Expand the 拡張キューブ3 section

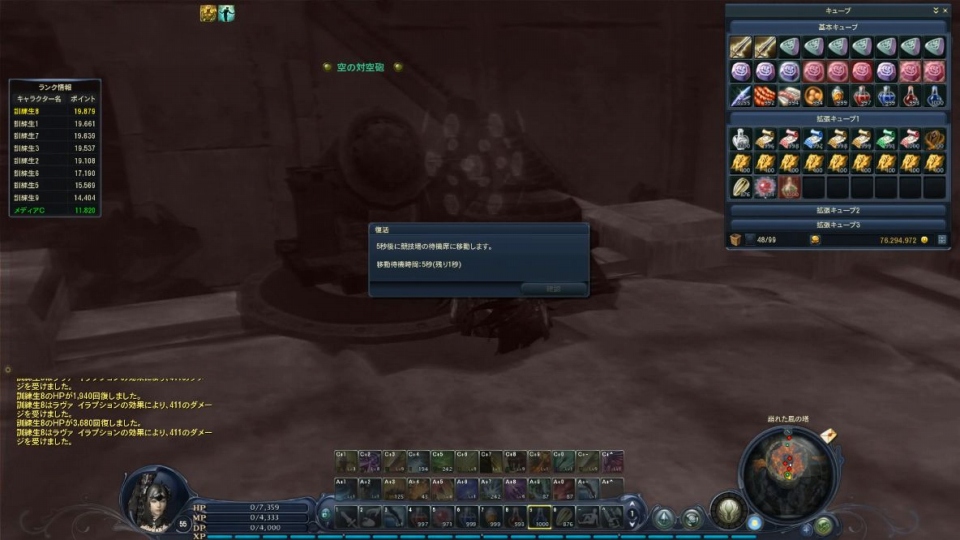(x=838, y=225)
